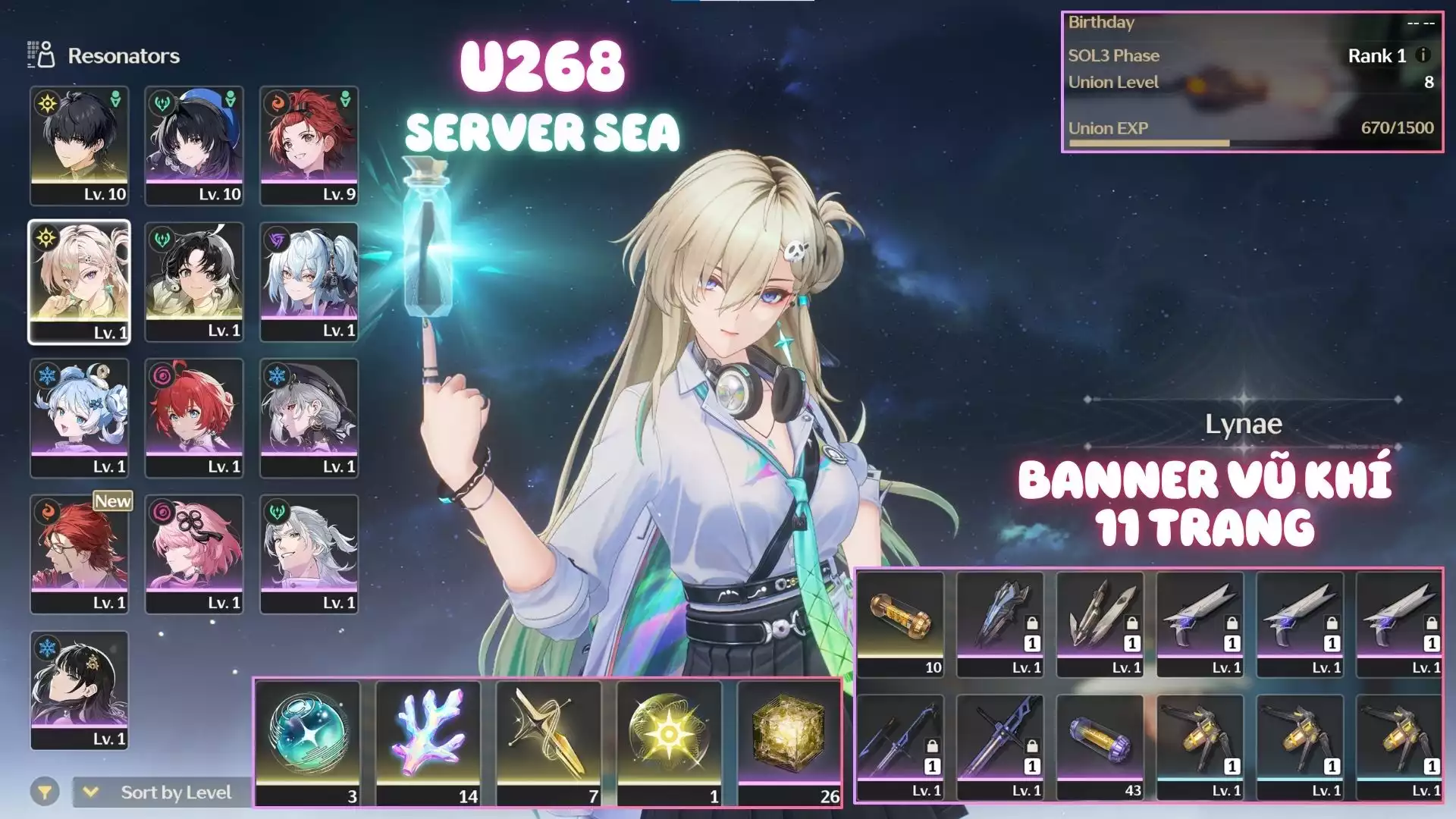
Task: Choose the red-haired resonator tagged New
Action: (x=79, y=554)
